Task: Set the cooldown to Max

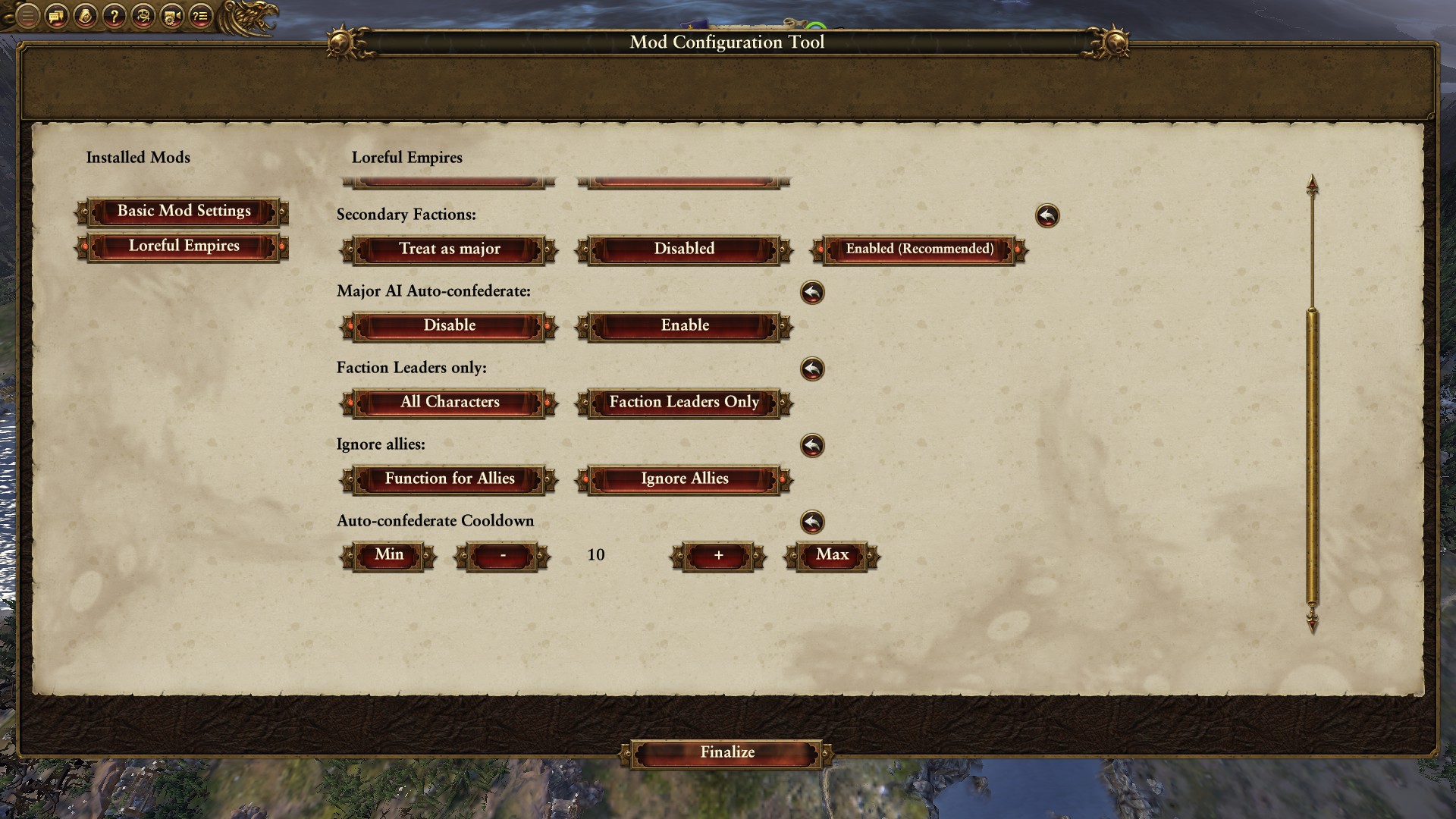Action: (832, 556)
